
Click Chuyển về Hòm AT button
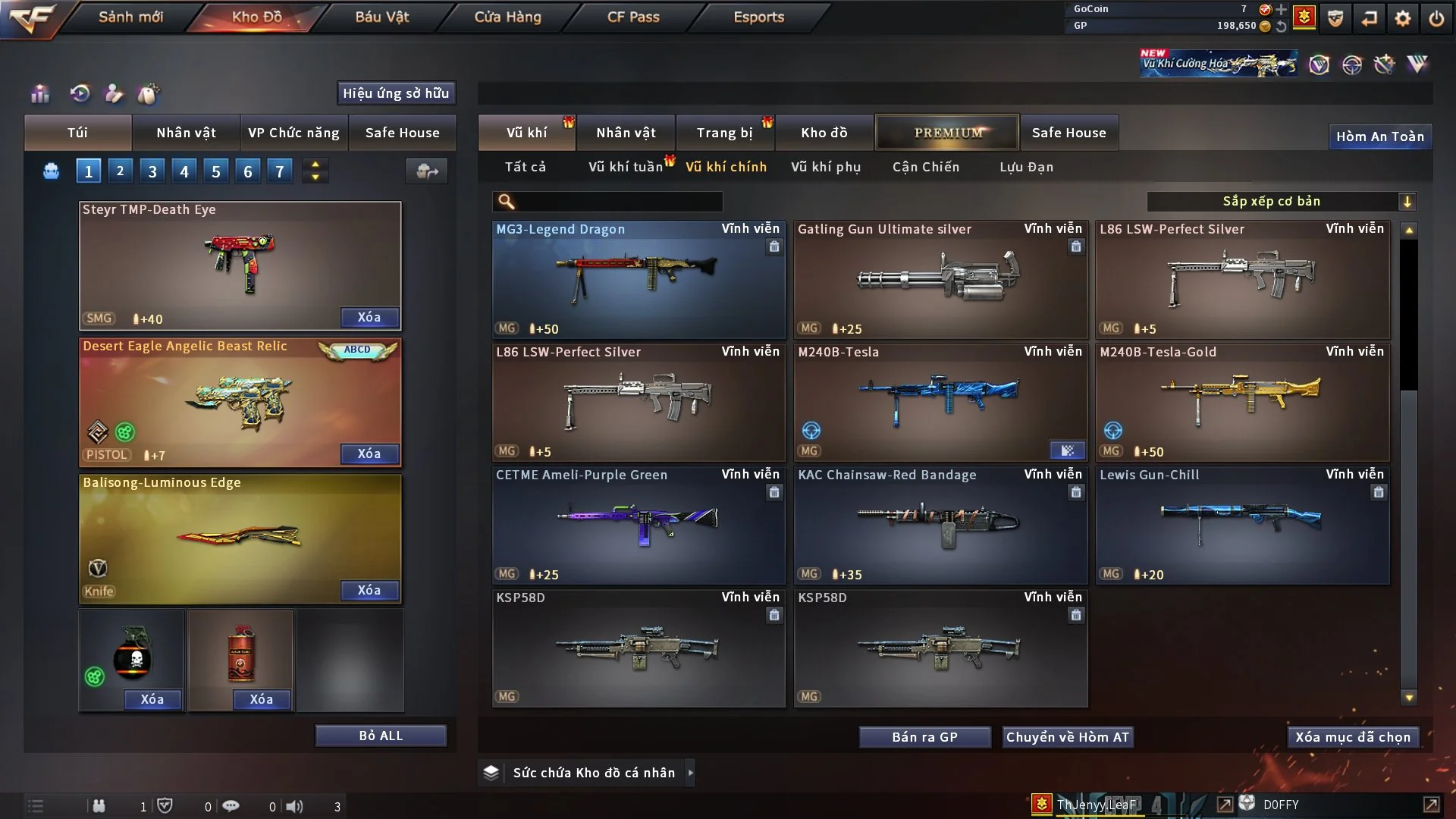click(x=1067, y=737)
